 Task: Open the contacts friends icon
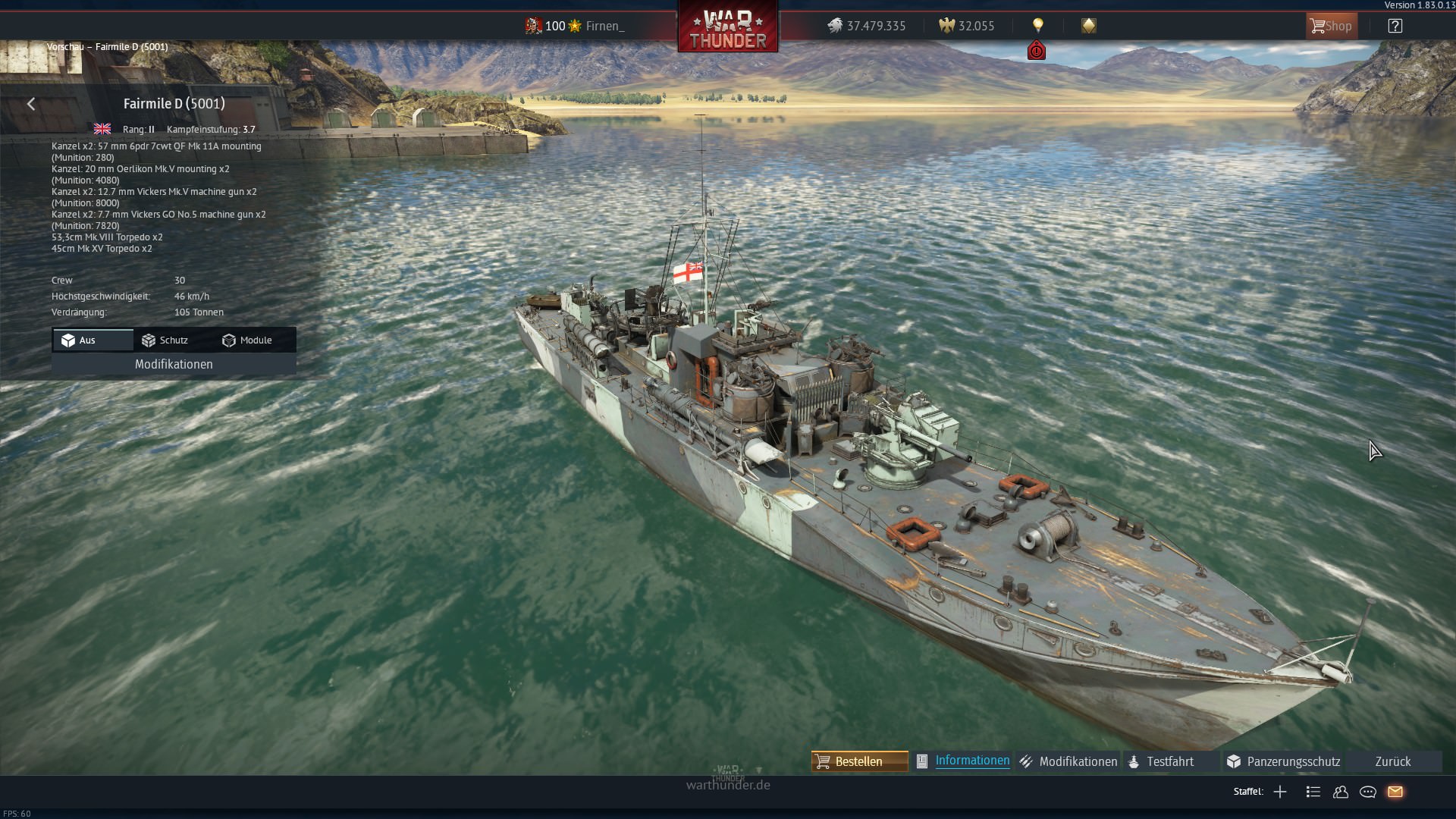(1341, 792)
